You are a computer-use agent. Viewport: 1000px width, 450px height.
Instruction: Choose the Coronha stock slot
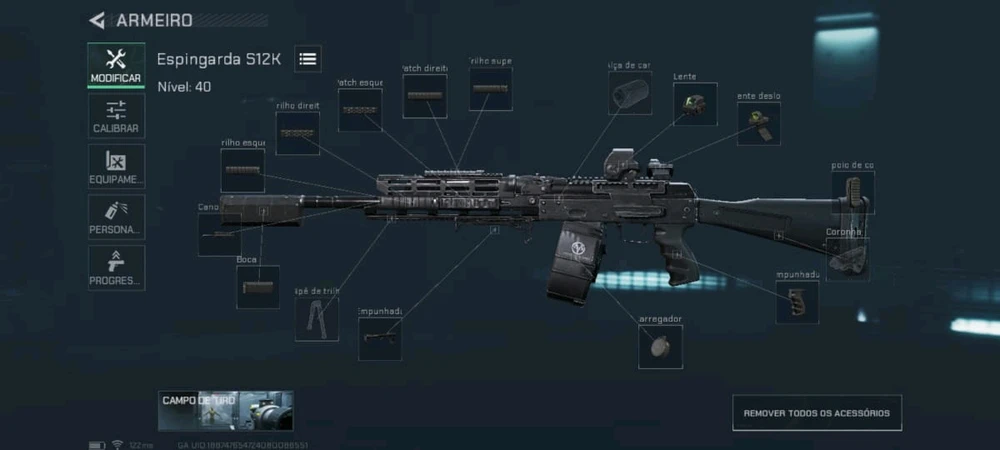click(x=847, y=258)
